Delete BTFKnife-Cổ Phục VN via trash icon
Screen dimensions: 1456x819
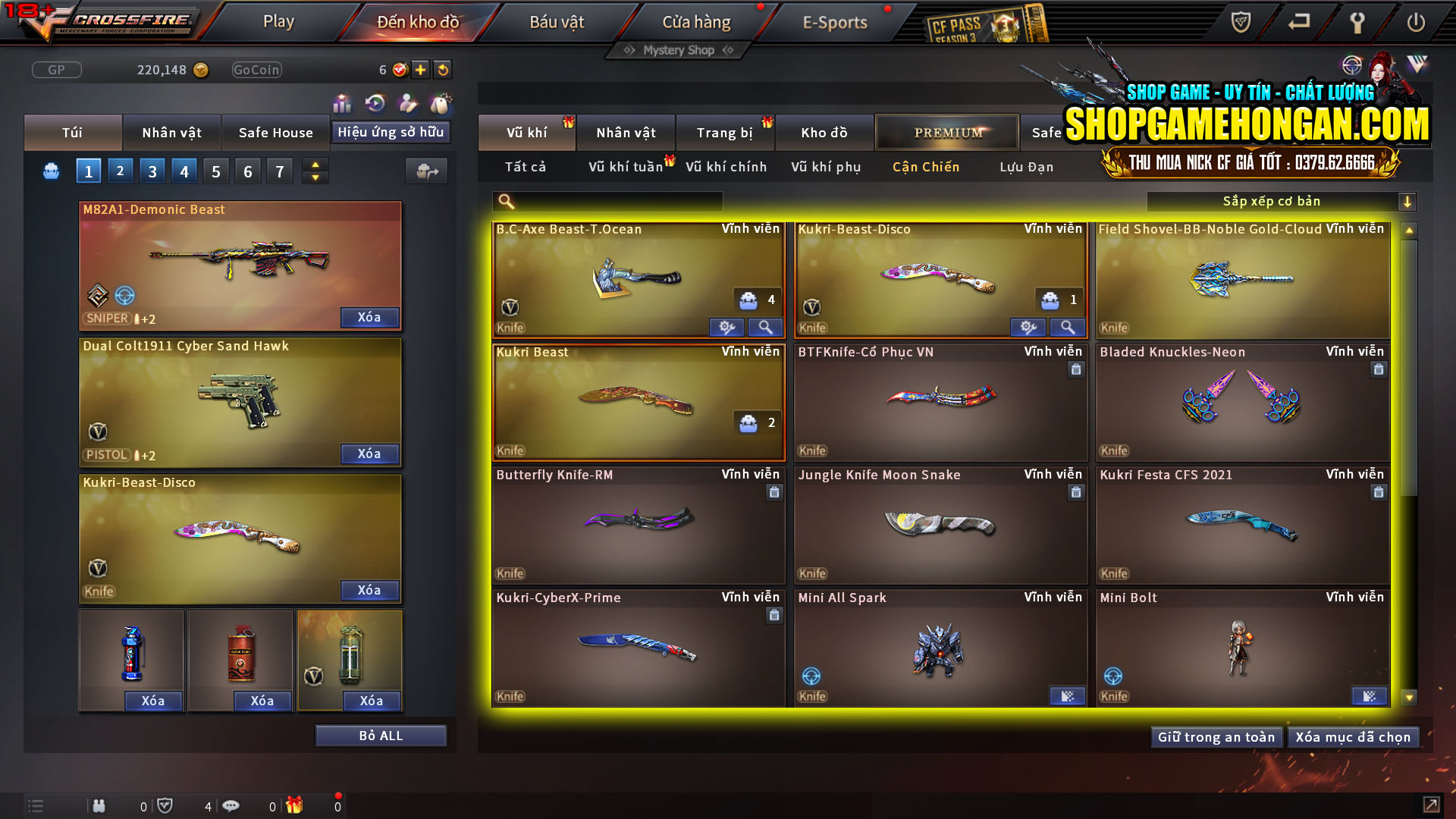[1076, 370]
